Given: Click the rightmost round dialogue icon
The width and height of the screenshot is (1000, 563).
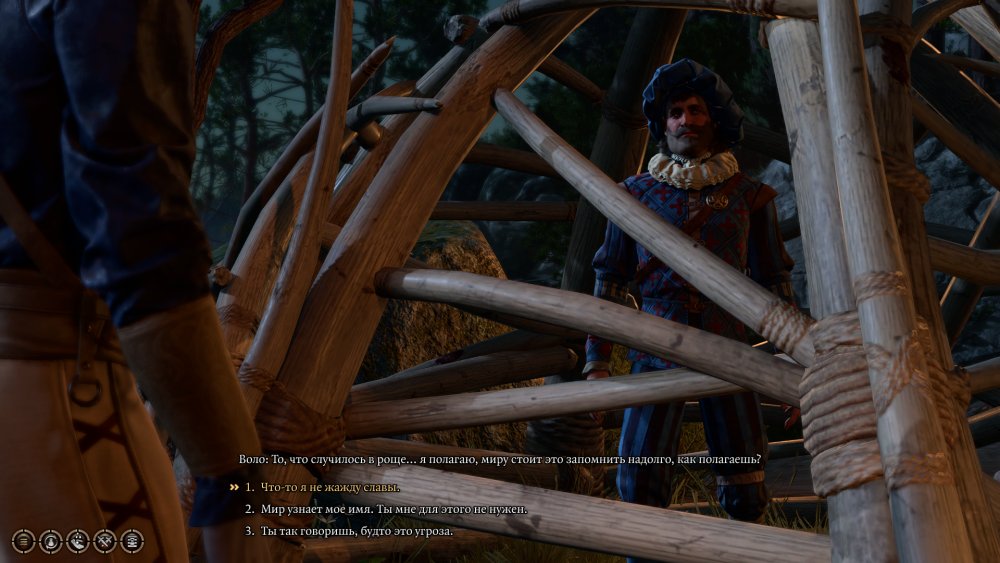Looking at the screenshot, I should click(x=131, y=541).
